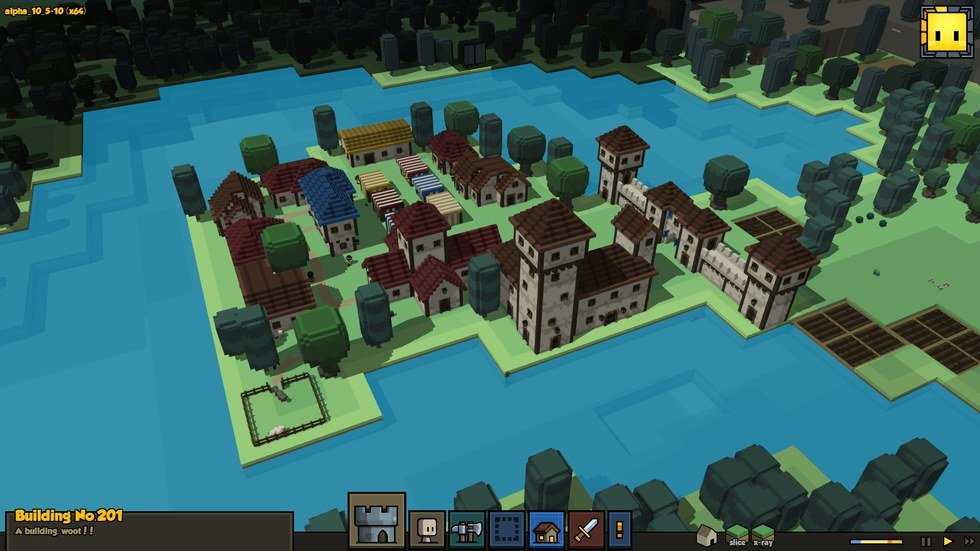Screen dimensions: 980x551
Task: Open the castle town menu button
Action: [x=376, y=521]
